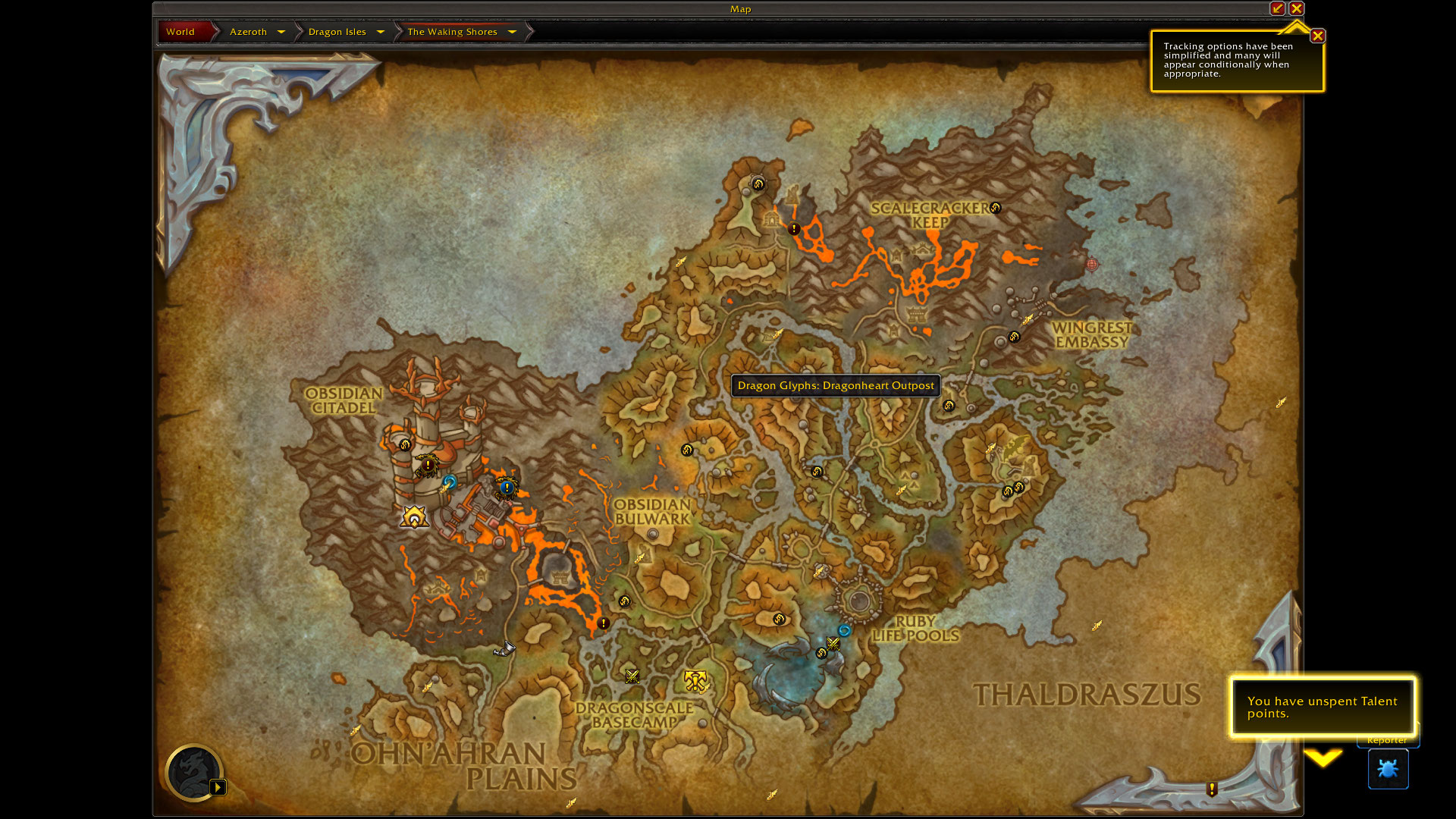Open the Azeroth breadcrumb dropdown arrow
The height and width of the screenshot is (819, 1456).
pos(281,32)
